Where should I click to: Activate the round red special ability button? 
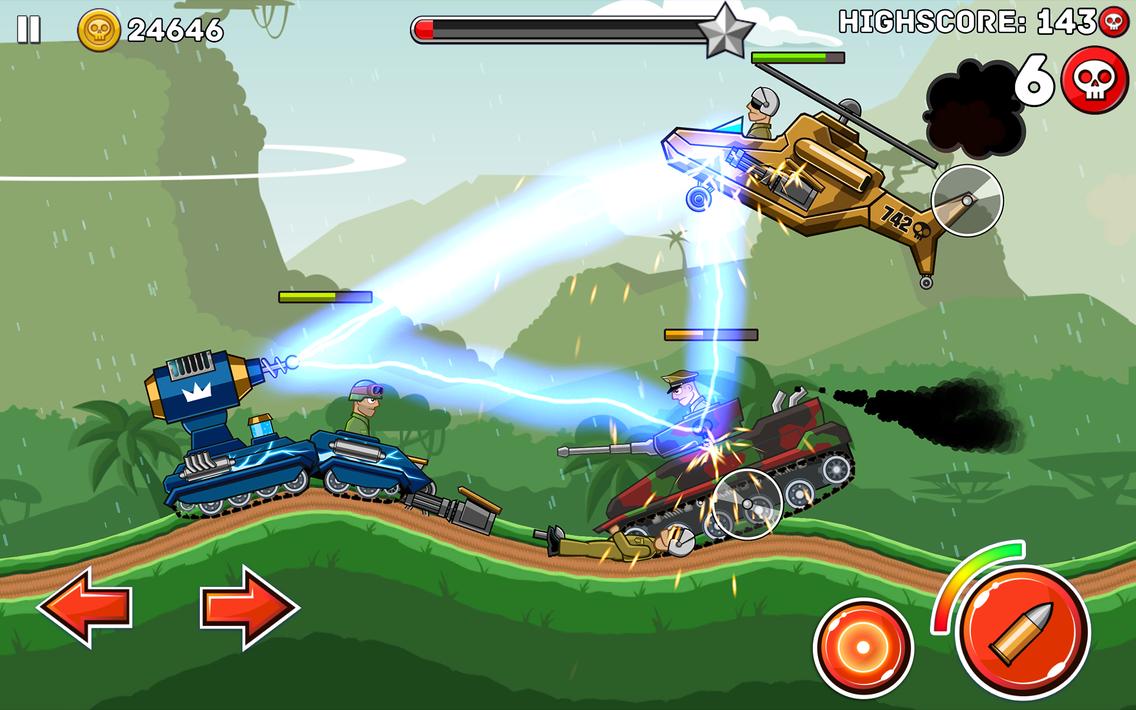click(862, 647)
